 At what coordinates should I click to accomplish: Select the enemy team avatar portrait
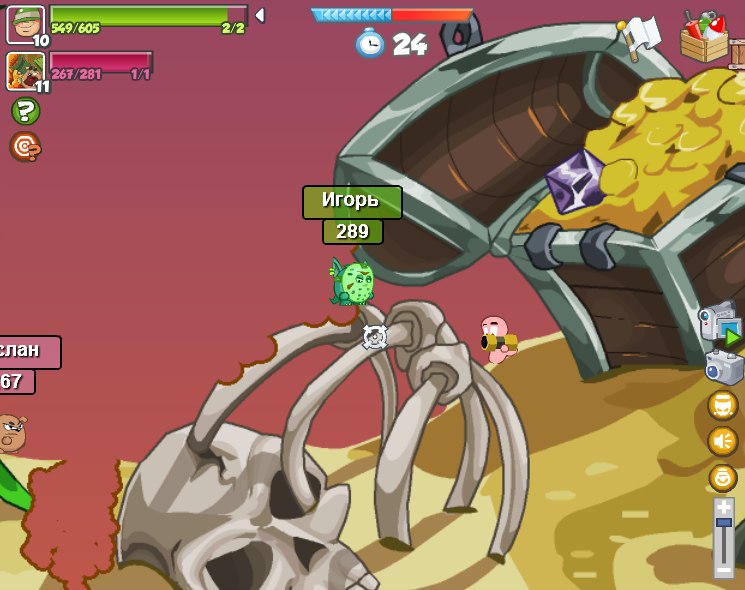coord(25,70)
